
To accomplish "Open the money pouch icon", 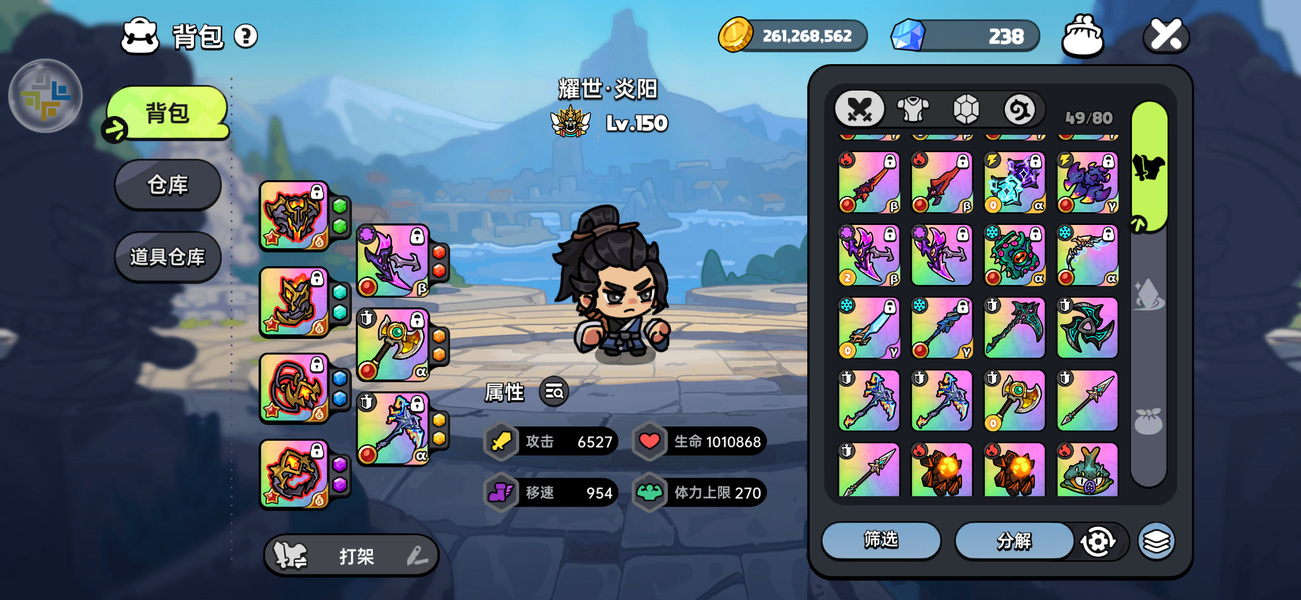I will coord(1082,37).
